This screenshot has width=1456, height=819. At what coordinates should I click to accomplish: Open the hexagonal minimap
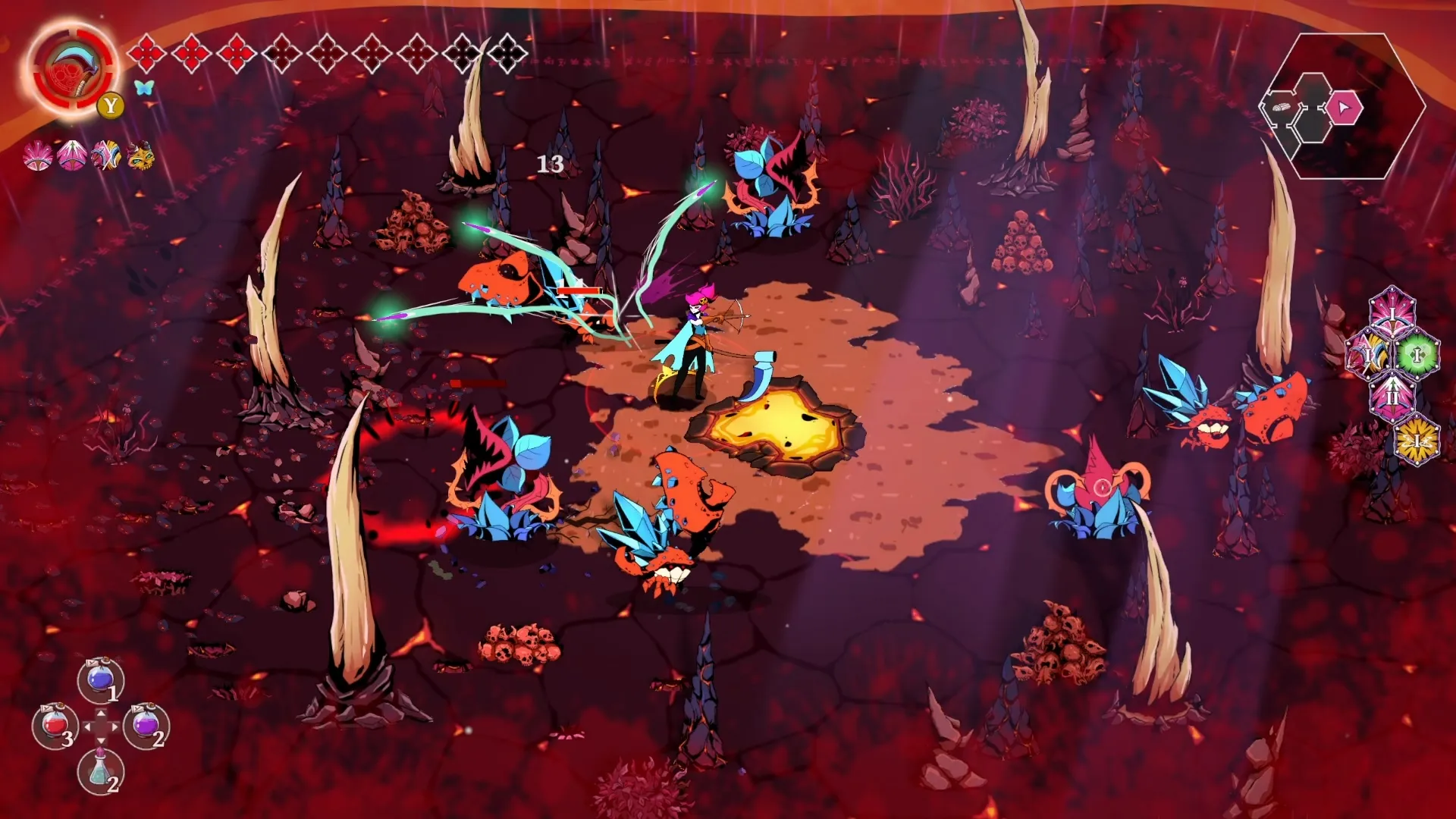point(1342,106)
